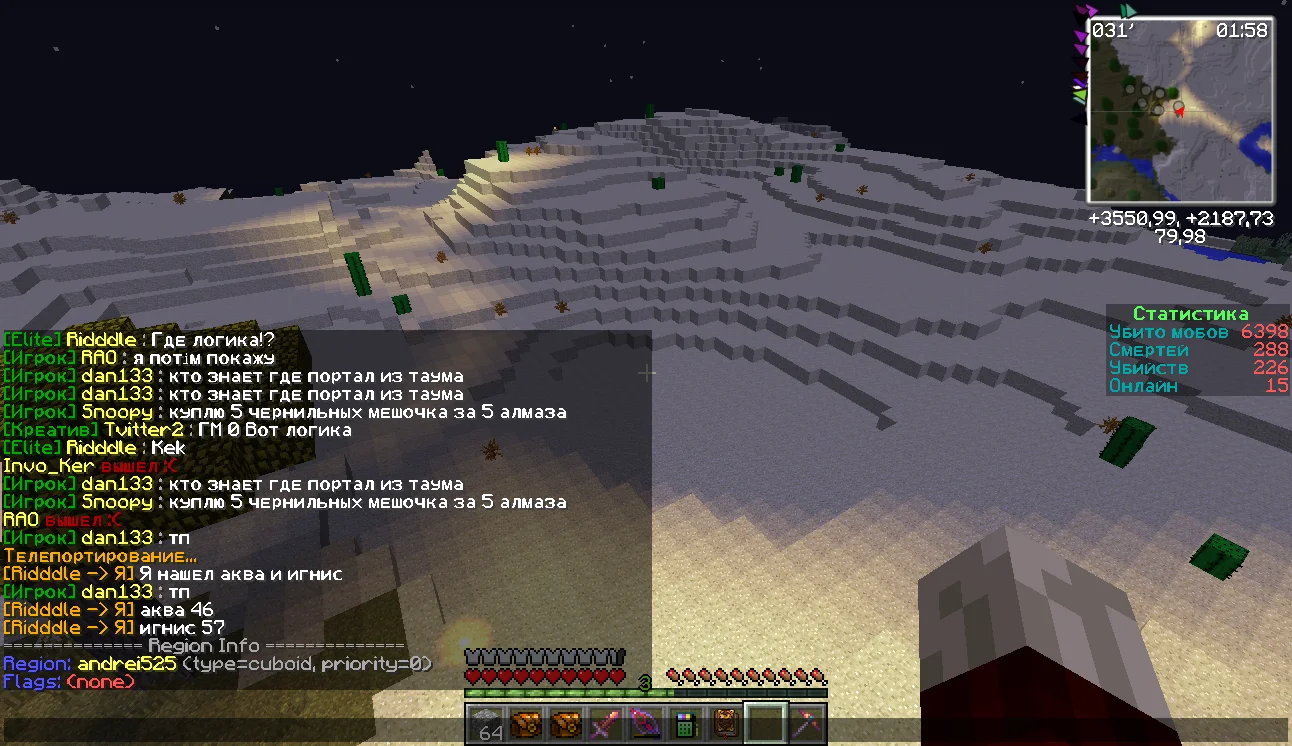Select the 64-stack block hotbar slot

pos(489,724)
